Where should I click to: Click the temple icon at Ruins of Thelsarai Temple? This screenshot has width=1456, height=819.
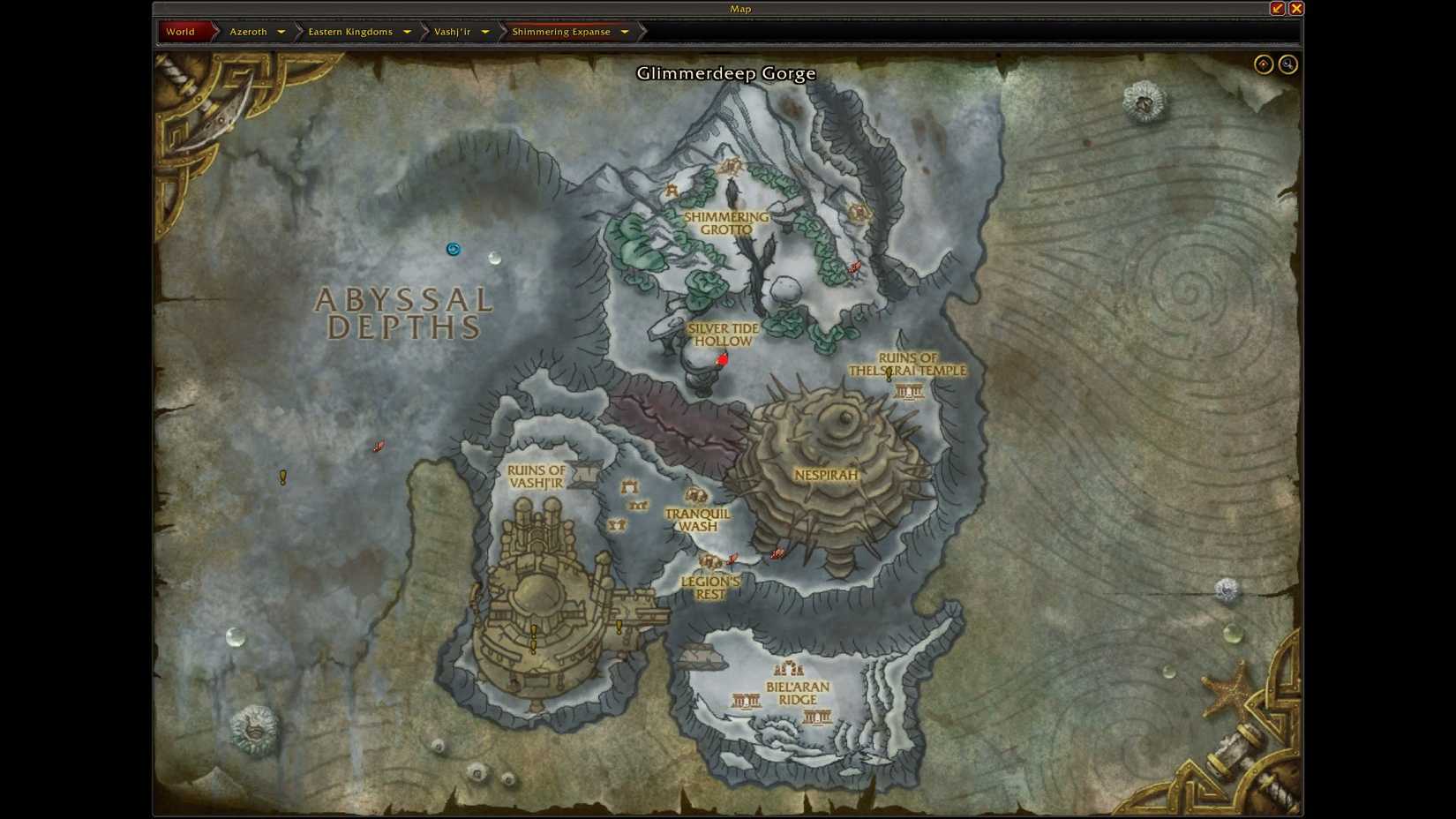tap(907, 391)
